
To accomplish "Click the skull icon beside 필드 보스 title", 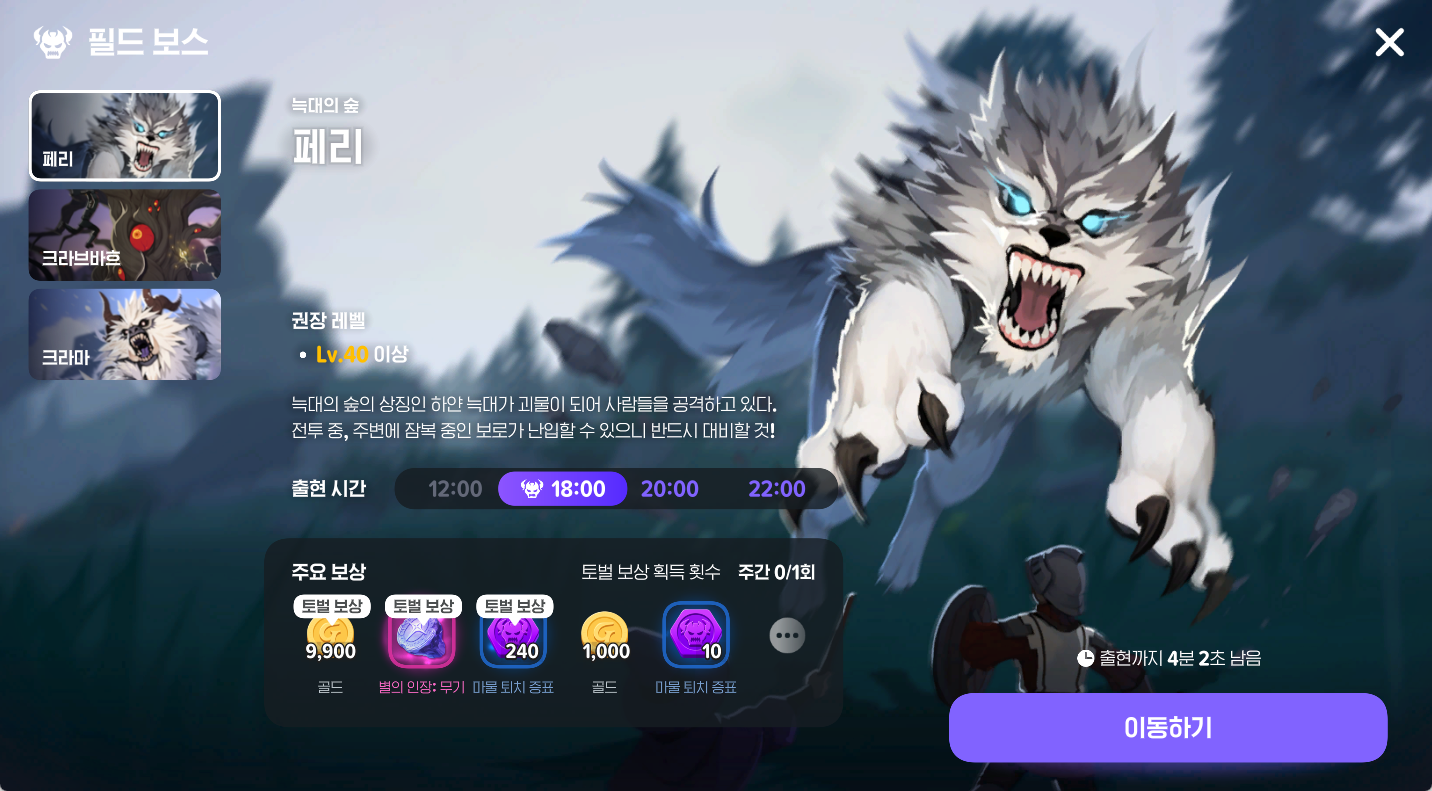I will pos(54,42).
